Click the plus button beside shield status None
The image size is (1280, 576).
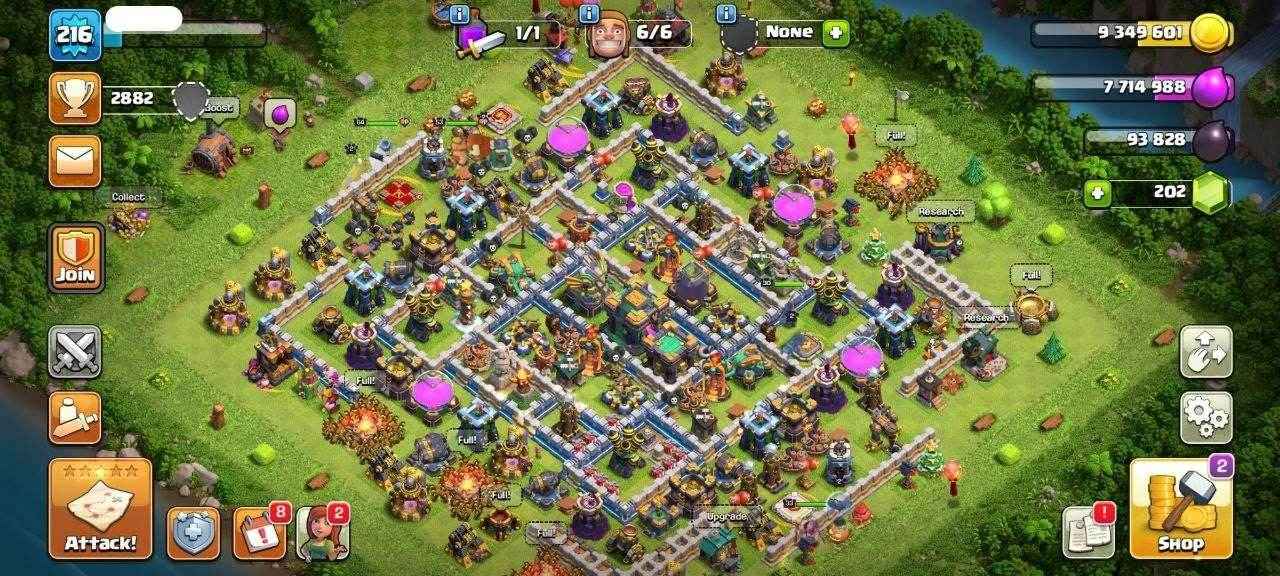pyautogui.click(x=835, y=33)
